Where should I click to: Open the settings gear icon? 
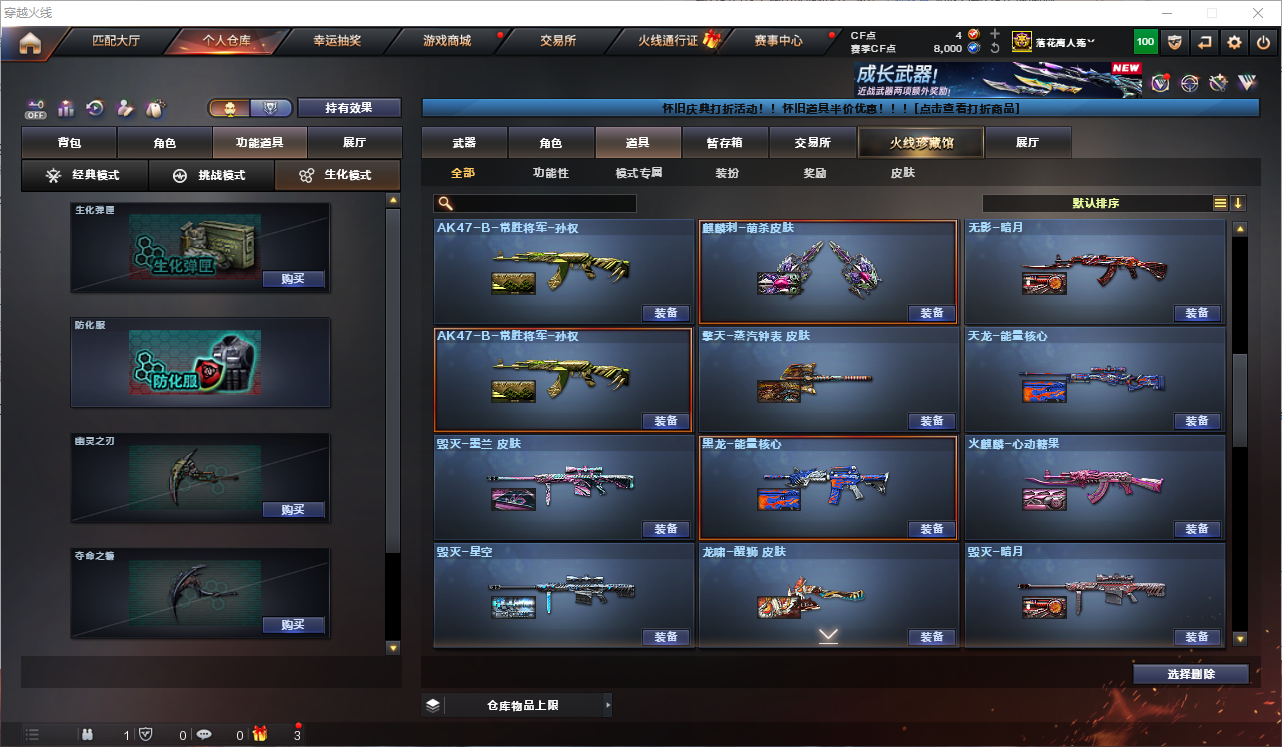tap(1234, 42)
